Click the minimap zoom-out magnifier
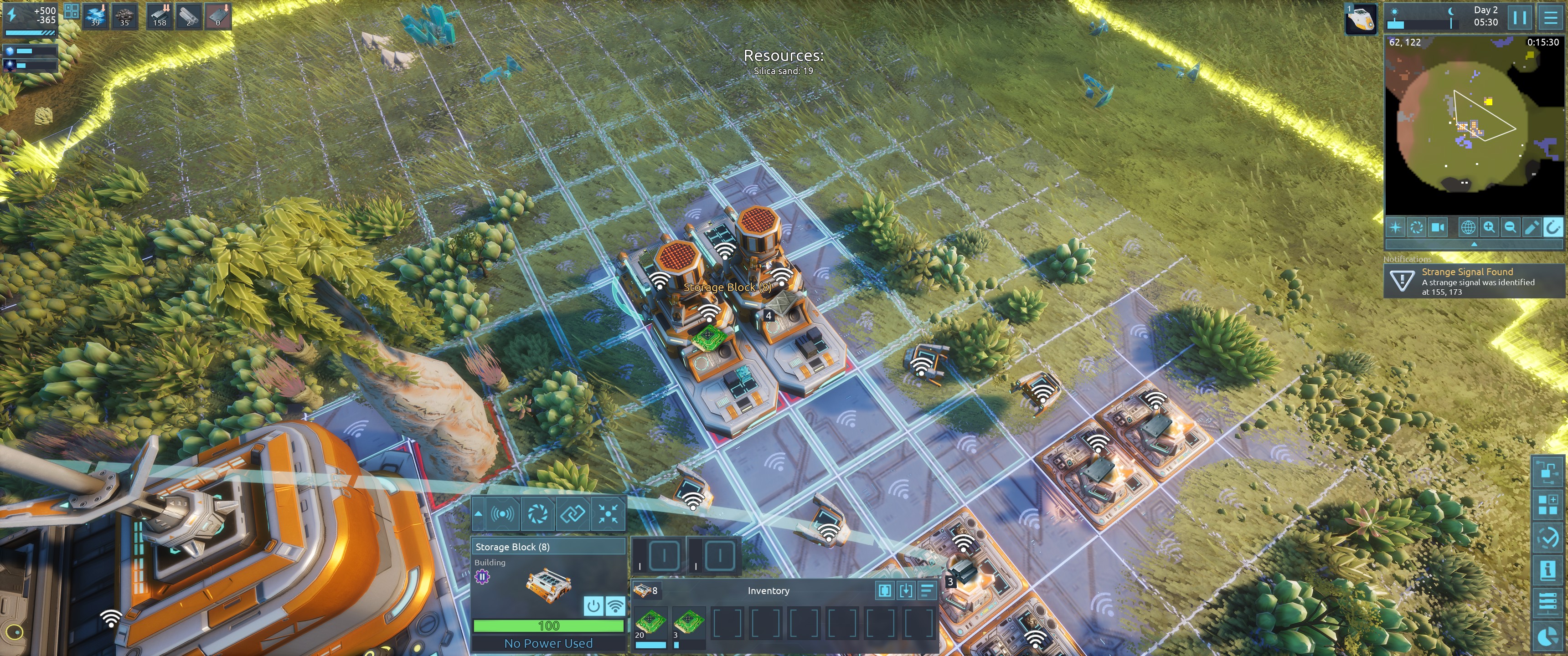The height and width of the screenshot is (656, 1568). pos(1510,227)
